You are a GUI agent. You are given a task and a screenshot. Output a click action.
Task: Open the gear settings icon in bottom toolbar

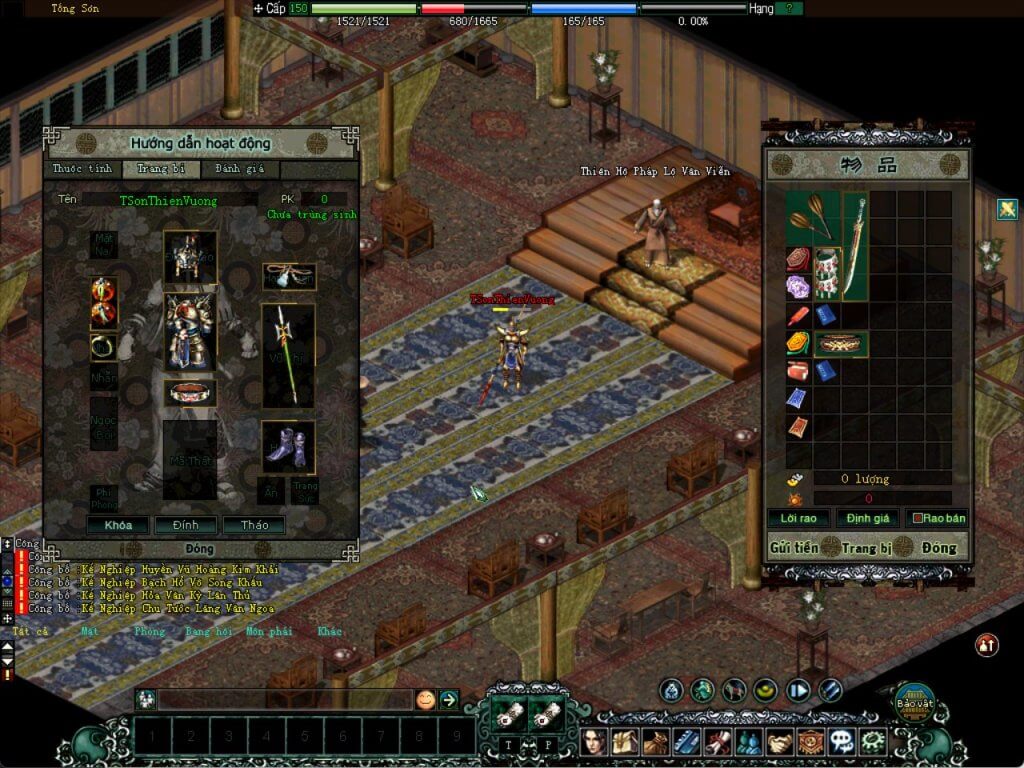click(873, 741)
